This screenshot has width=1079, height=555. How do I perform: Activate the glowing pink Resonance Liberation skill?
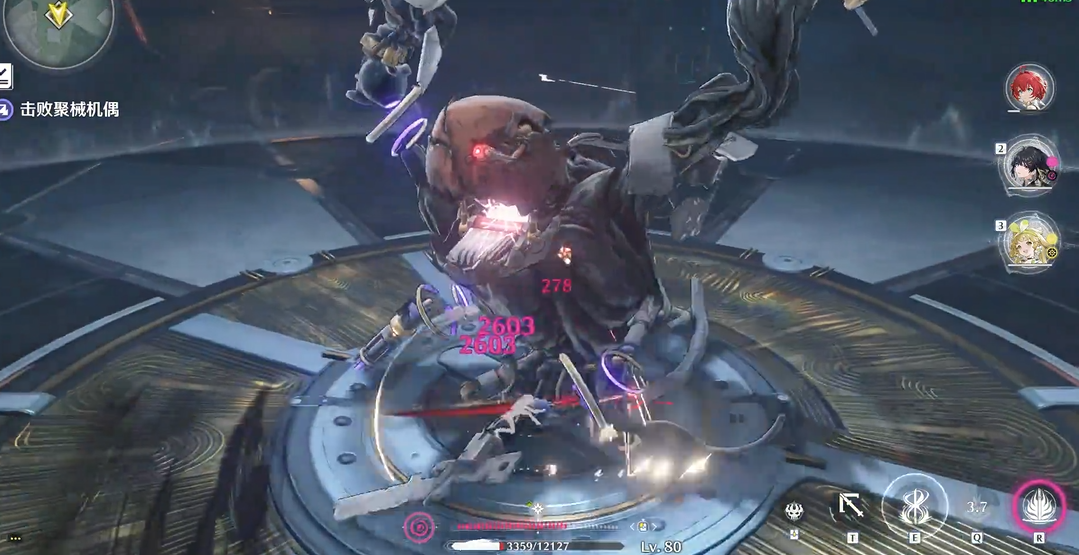(1038, 507)
